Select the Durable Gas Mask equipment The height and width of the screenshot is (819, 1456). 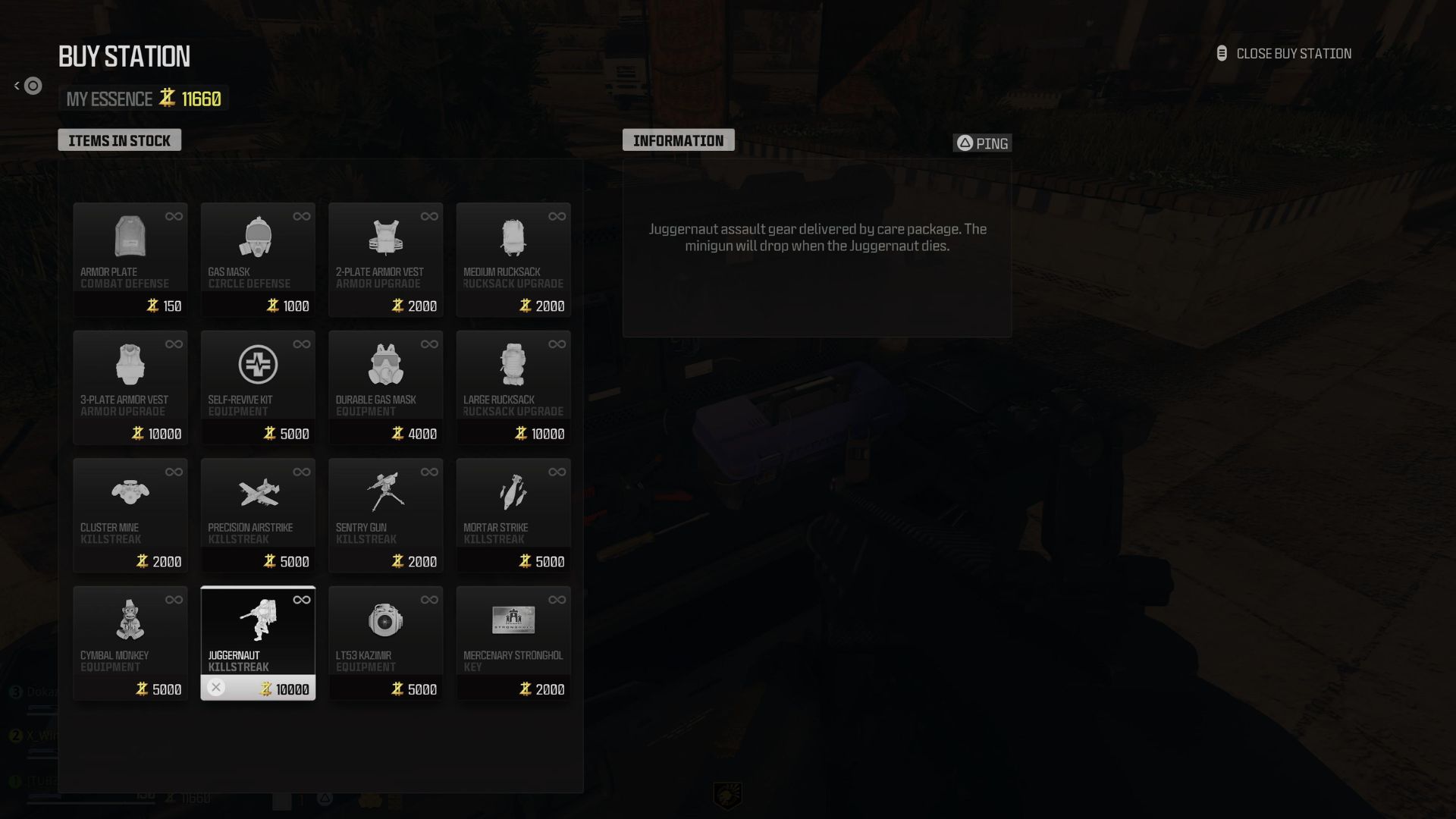pos(385,387)
